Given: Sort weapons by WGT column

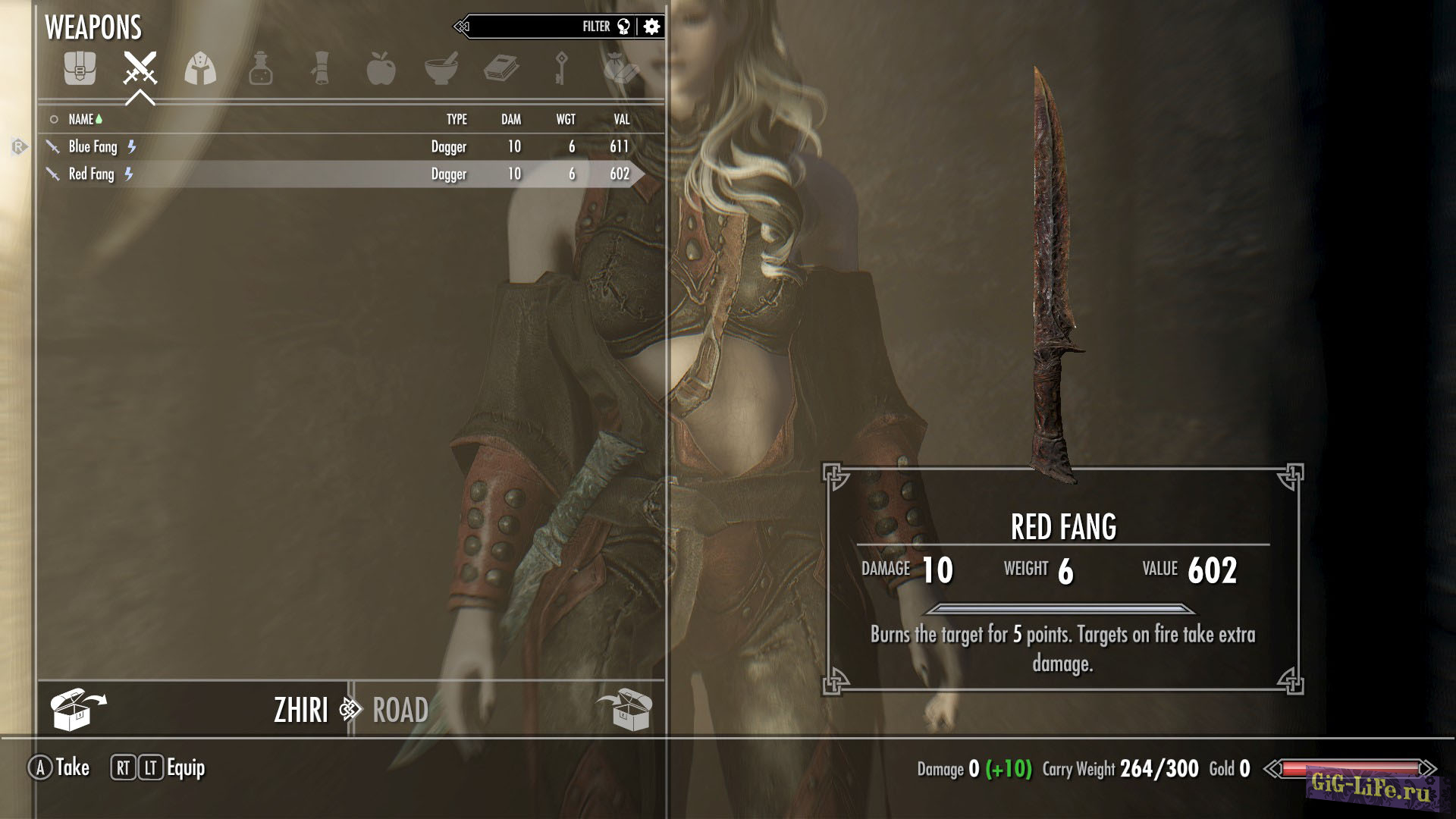Looking at the screenshot, I should click(x=566, y=119).
